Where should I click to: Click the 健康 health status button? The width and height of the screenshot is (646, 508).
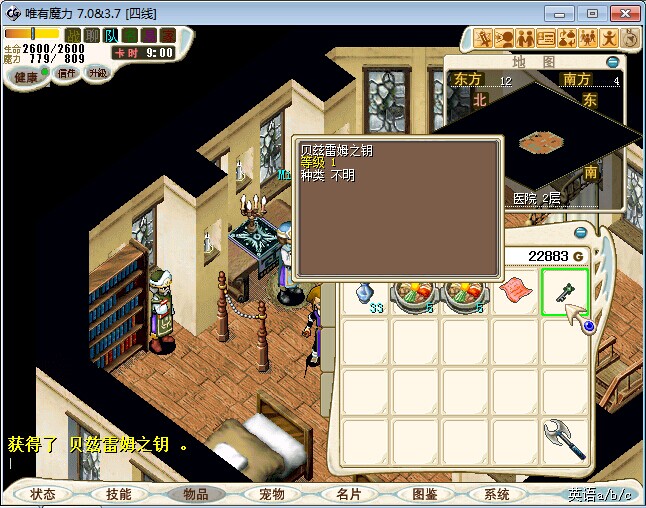[26, 76]
